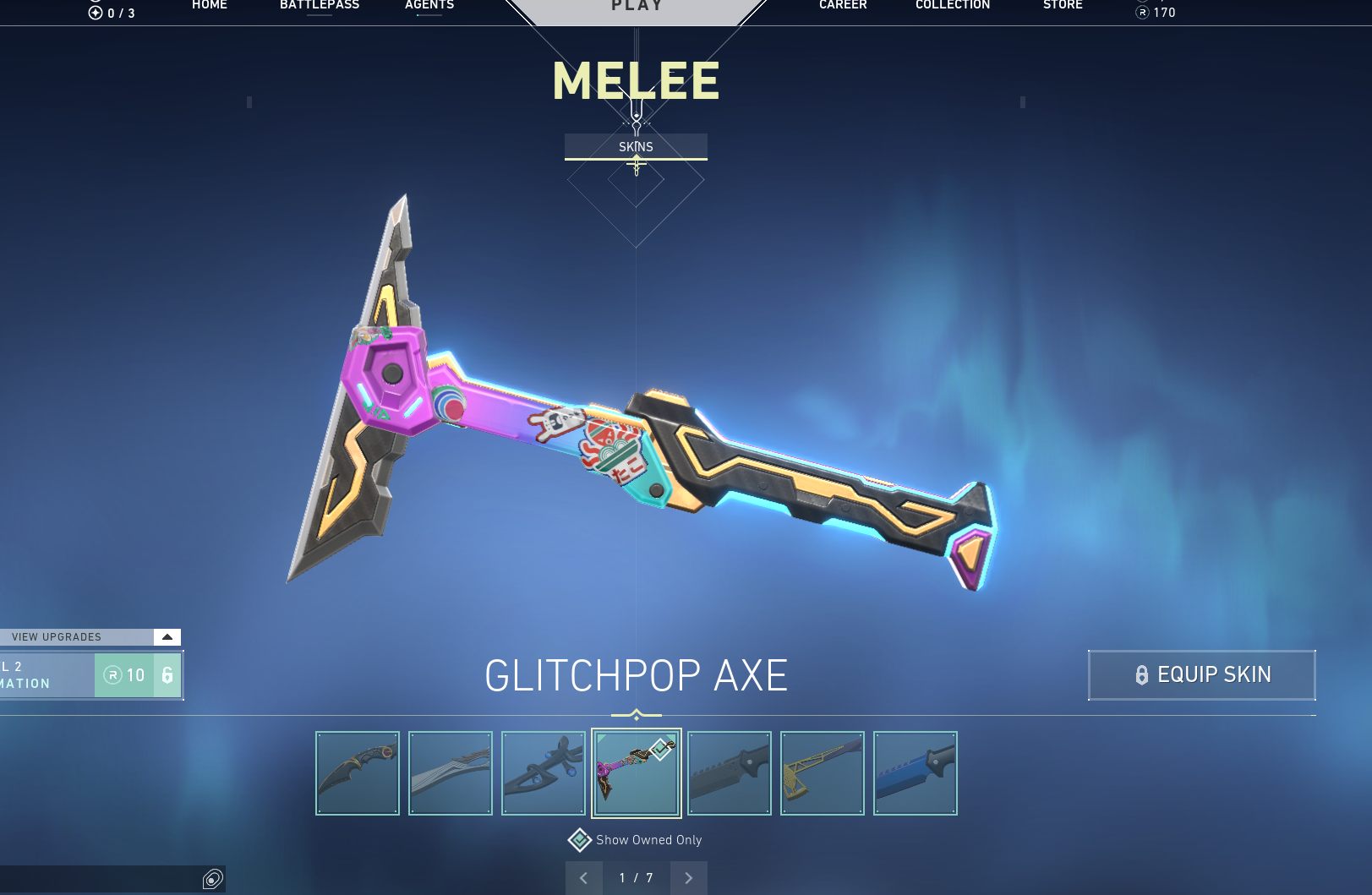Collapse the View Upgrades panel
1372x895 pixels.
point(167,636)
